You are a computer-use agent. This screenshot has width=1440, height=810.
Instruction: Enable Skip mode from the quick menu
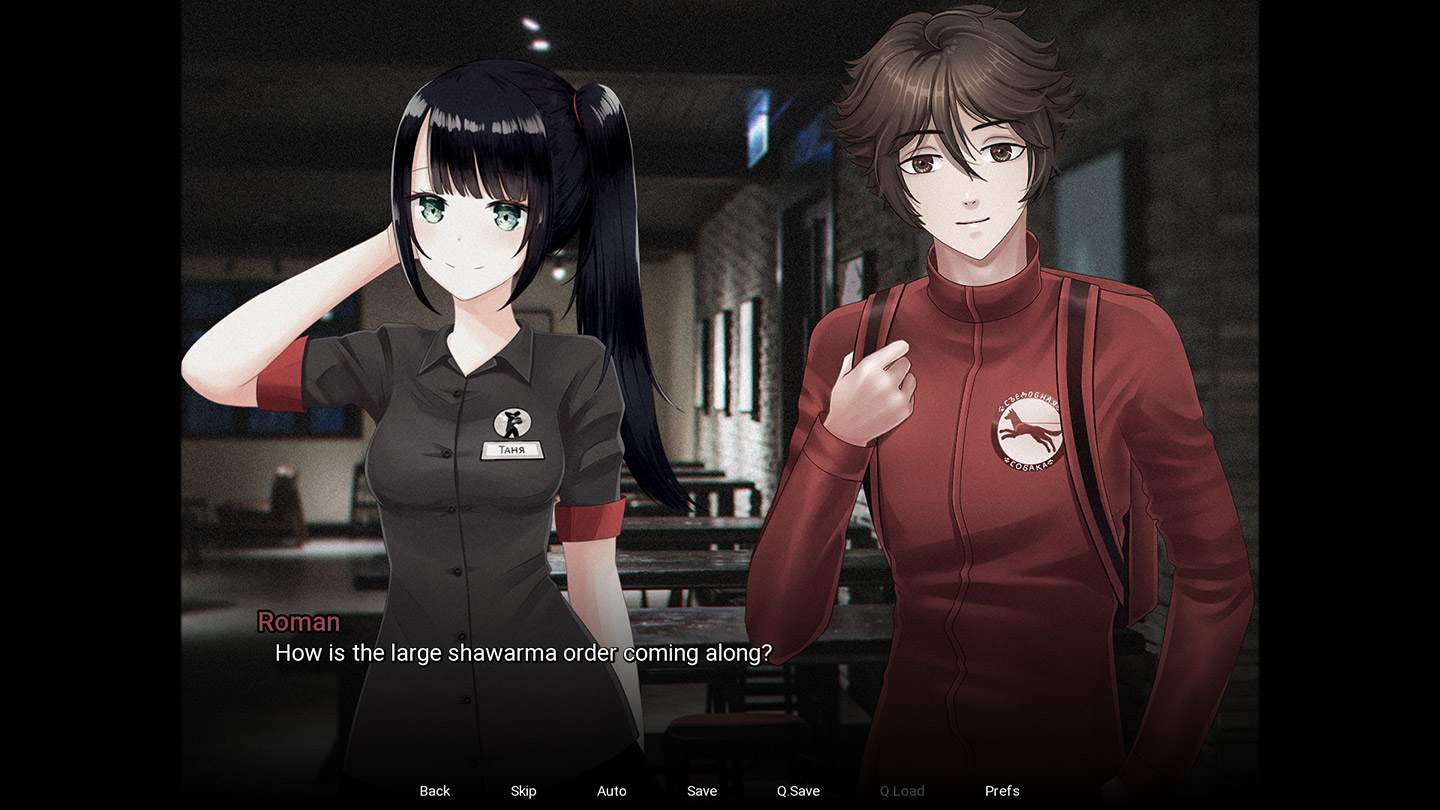(523, 790)
